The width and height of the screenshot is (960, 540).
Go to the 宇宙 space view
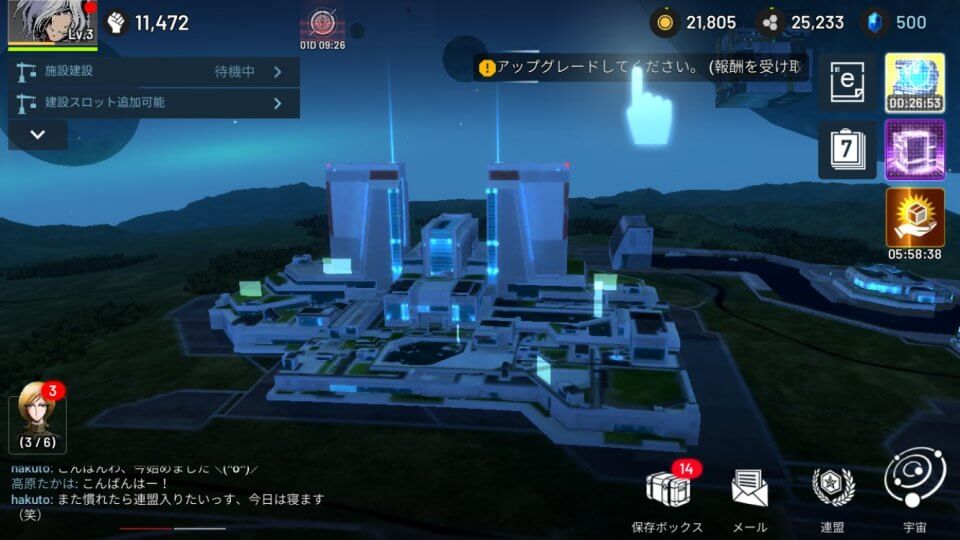[914, 490]
